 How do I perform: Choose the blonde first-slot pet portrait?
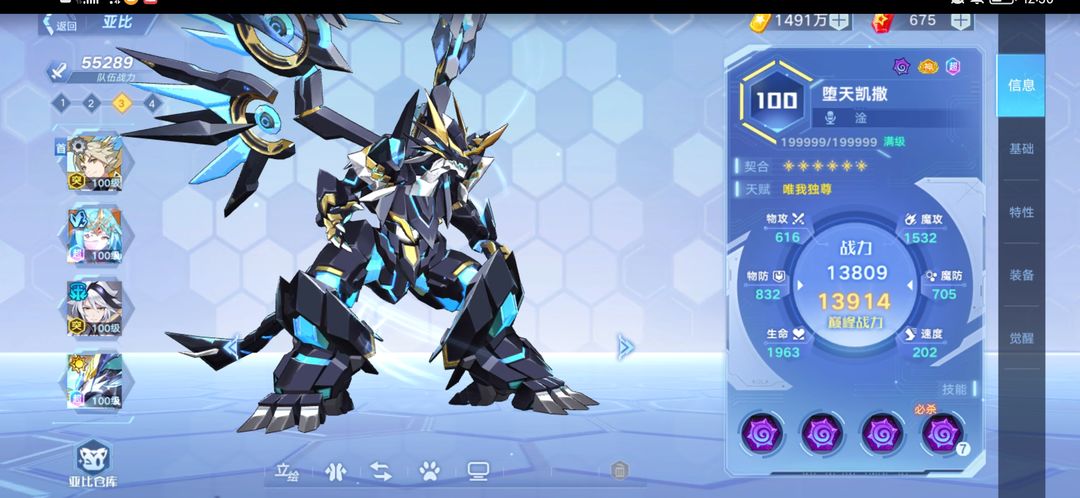(94, 160)
